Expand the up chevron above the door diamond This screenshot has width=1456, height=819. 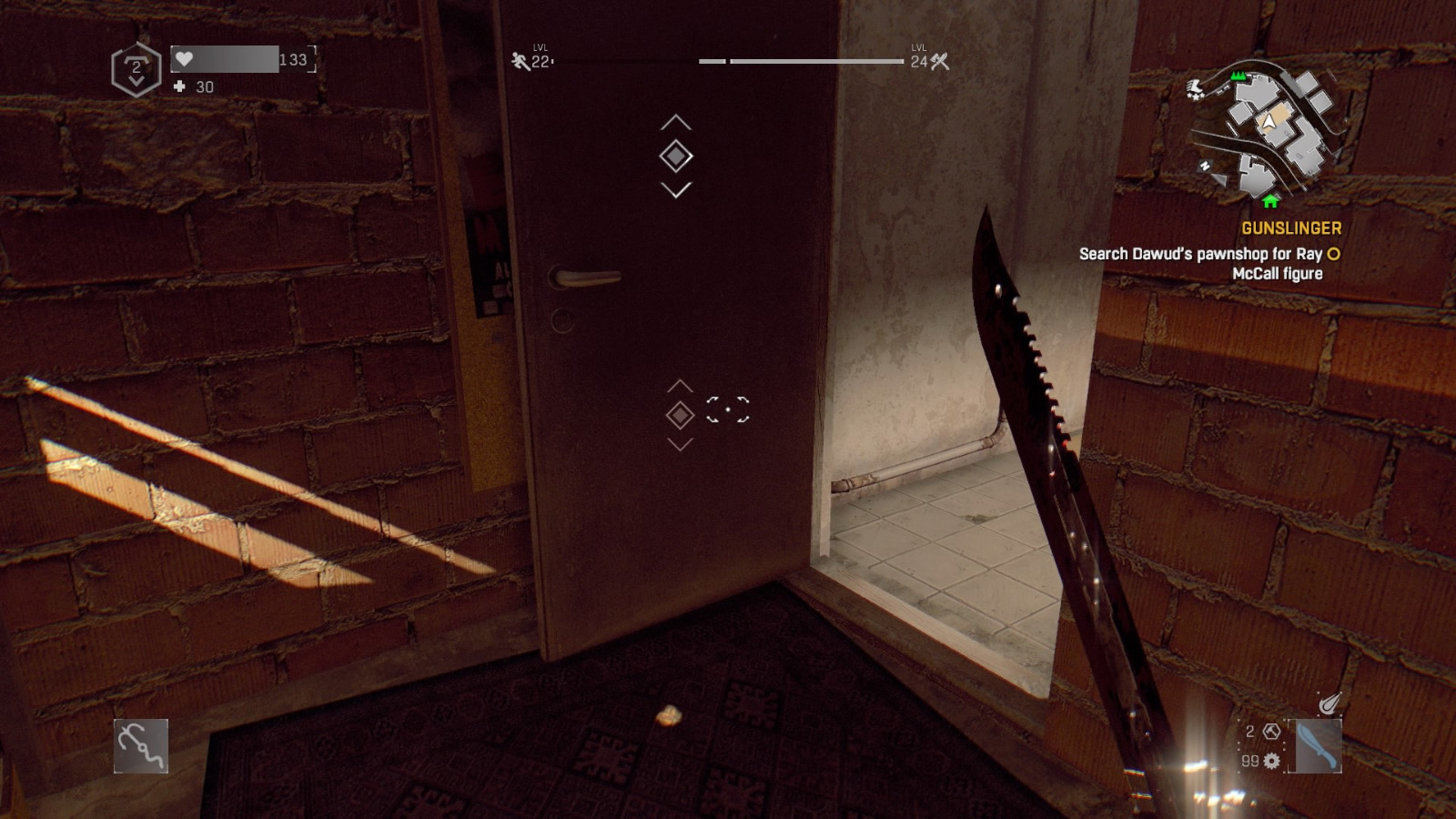(675, 121)
